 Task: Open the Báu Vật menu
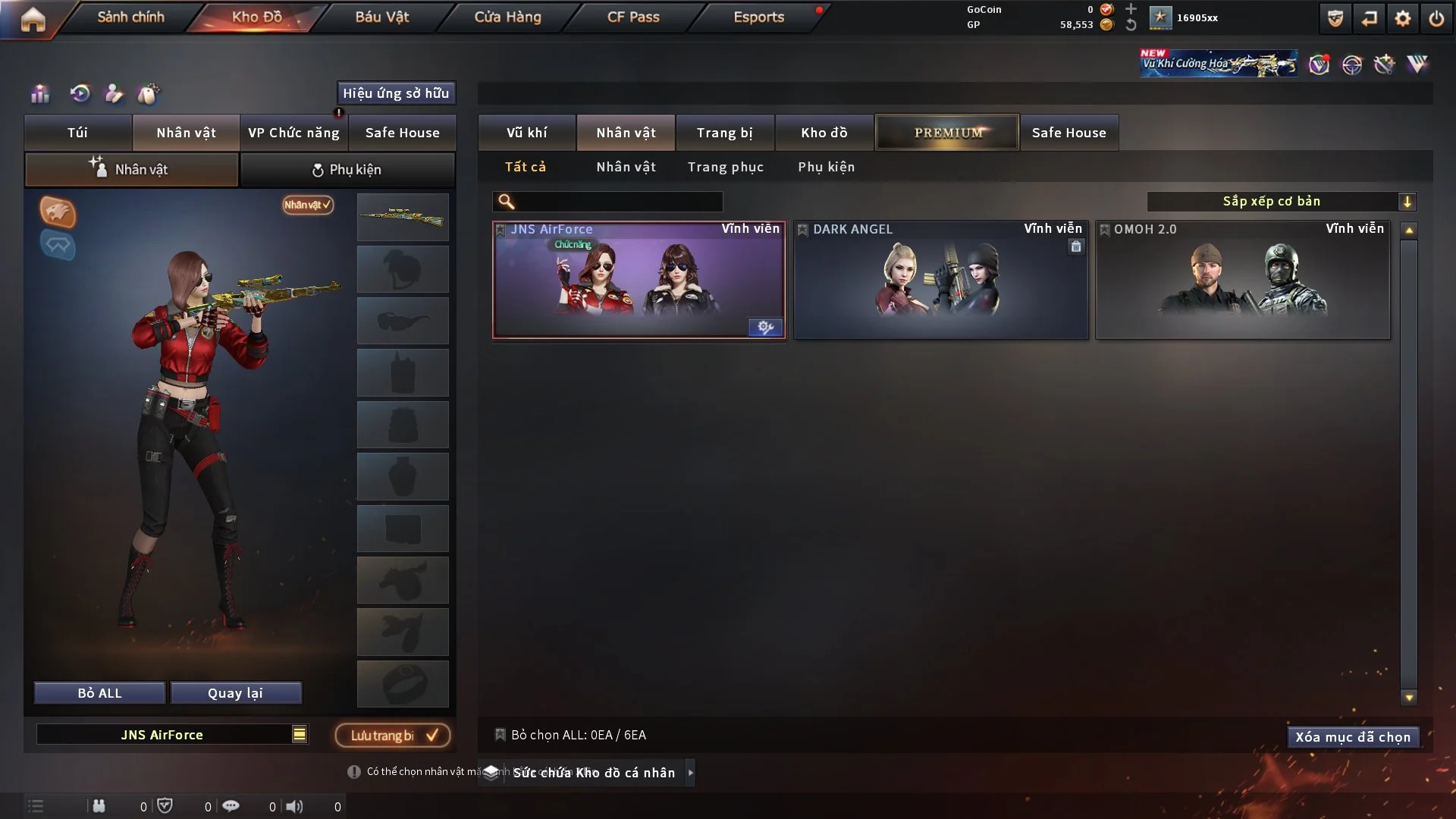(x=381, y=17)
